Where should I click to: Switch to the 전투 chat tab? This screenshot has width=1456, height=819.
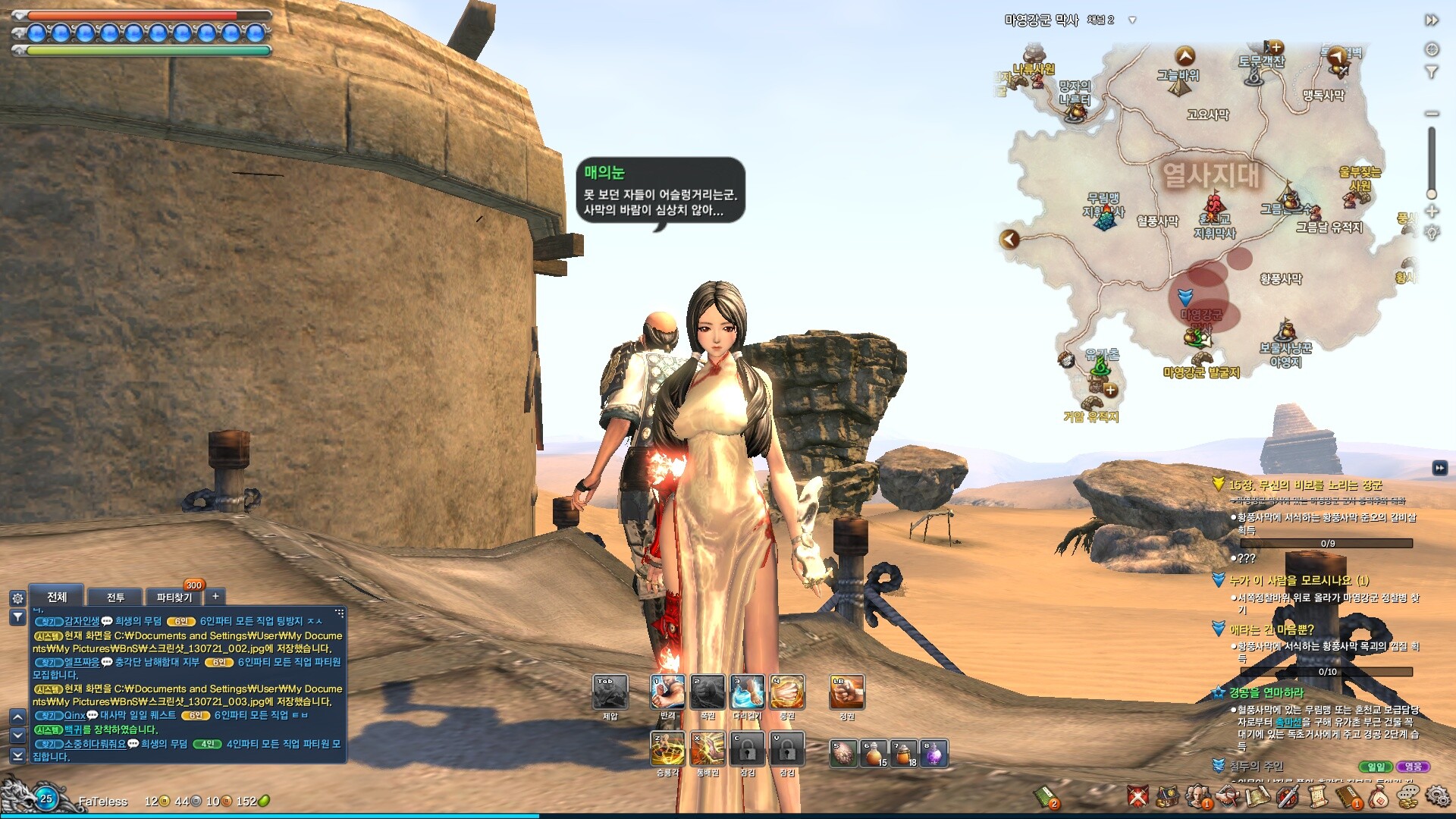115,598
